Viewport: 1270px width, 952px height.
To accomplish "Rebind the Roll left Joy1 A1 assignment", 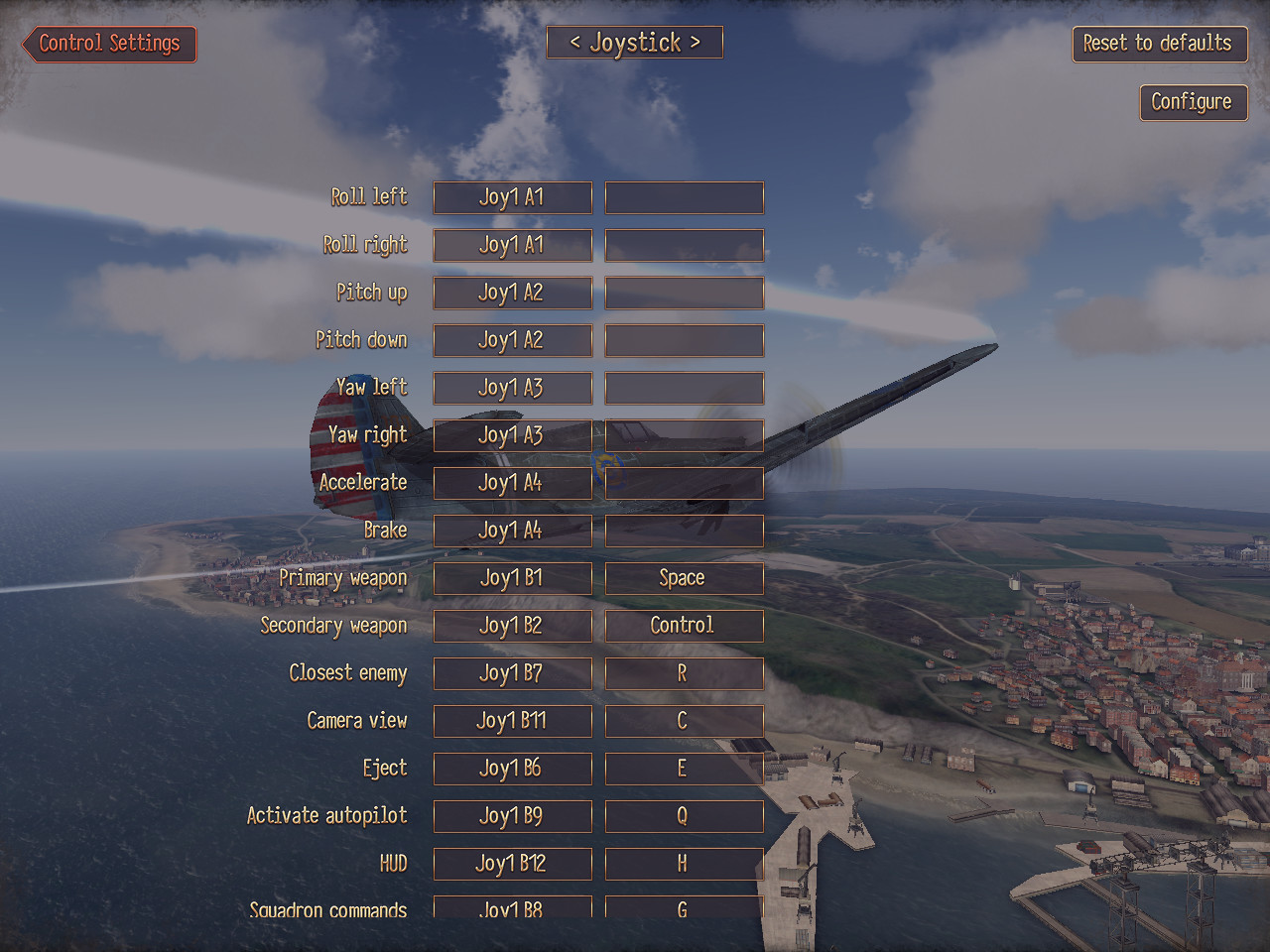I will tap(512, 197).
